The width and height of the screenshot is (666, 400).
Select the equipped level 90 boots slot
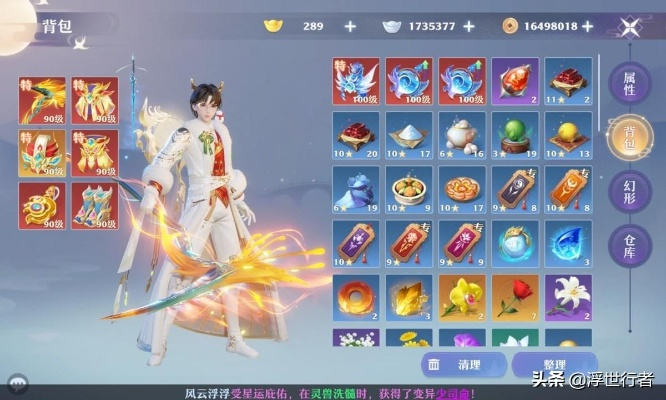[x=95, y=205]
